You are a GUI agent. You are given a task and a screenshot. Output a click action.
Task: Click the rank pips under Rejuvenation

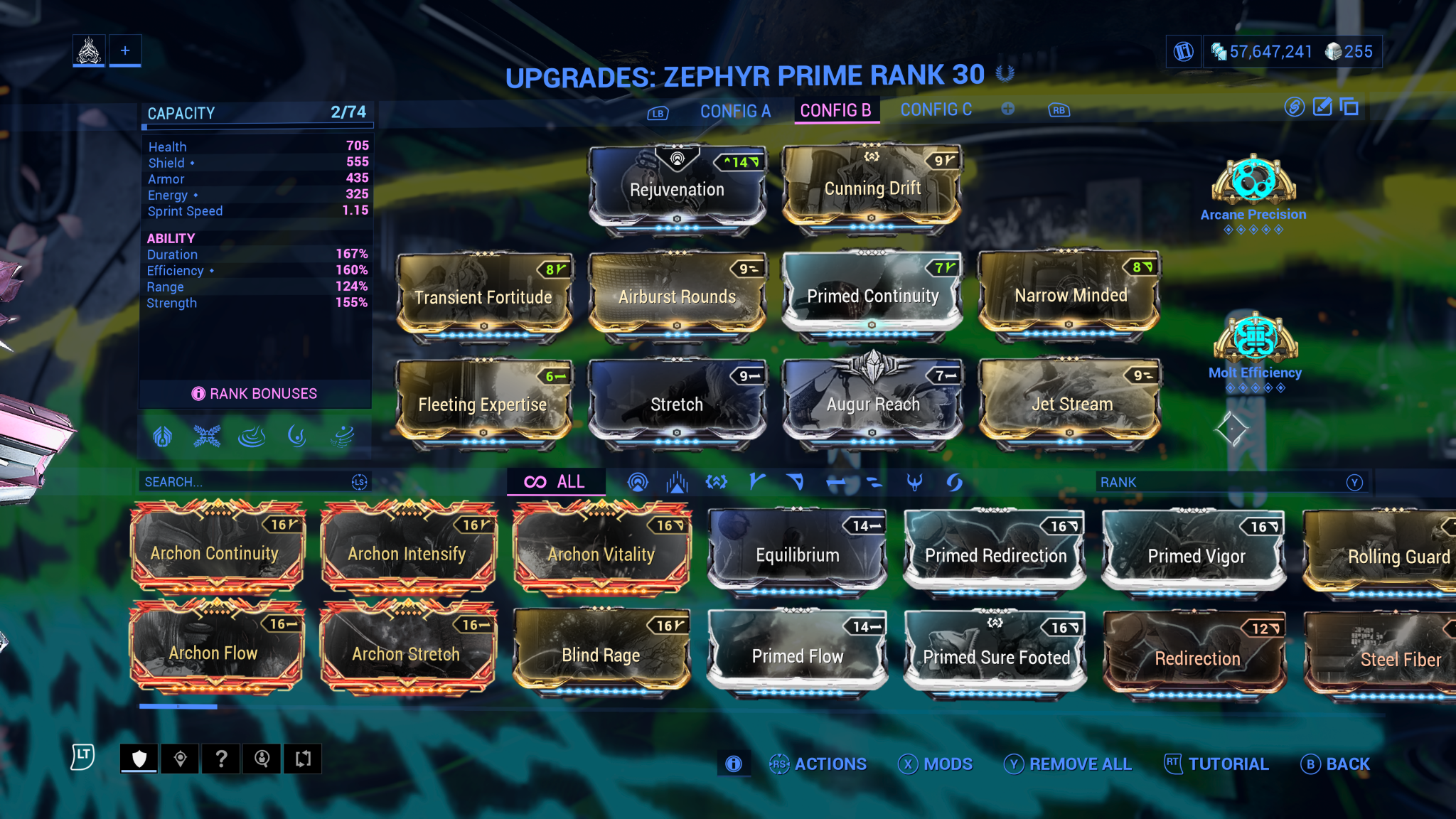[x=677, y=228]
